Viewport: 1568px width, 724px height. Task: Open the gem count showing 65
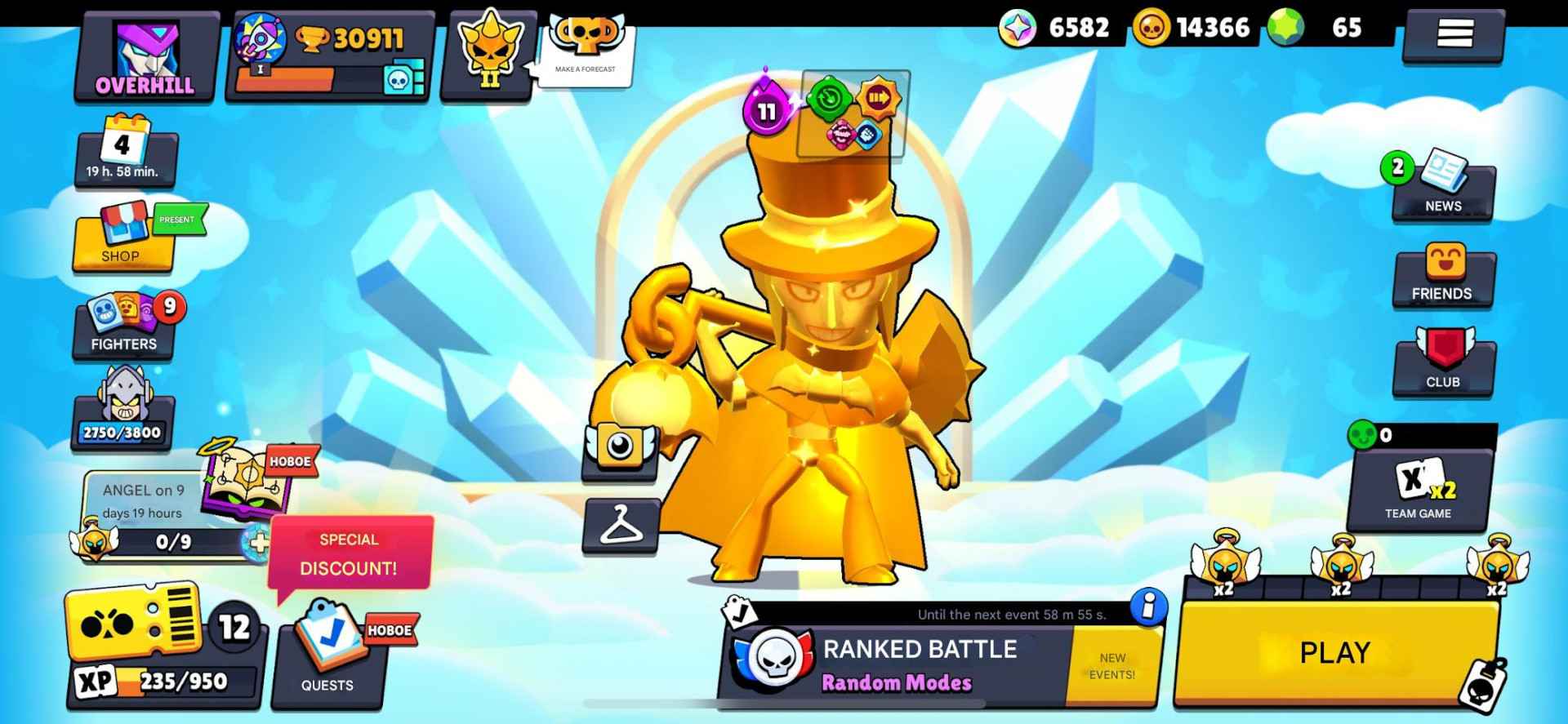[1313, 27]
